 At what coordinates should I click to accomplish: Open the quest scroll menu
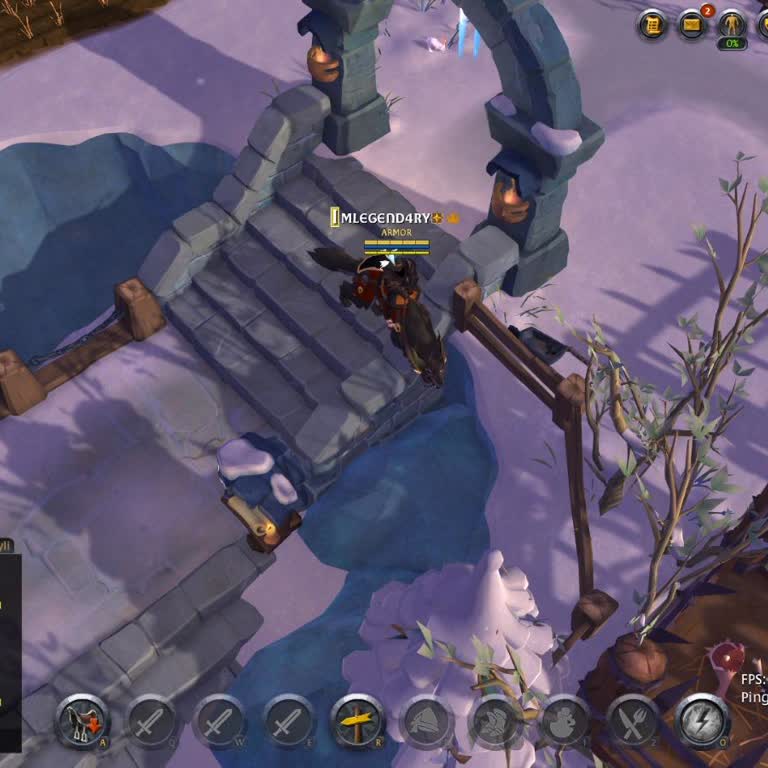tap(653, 24)
